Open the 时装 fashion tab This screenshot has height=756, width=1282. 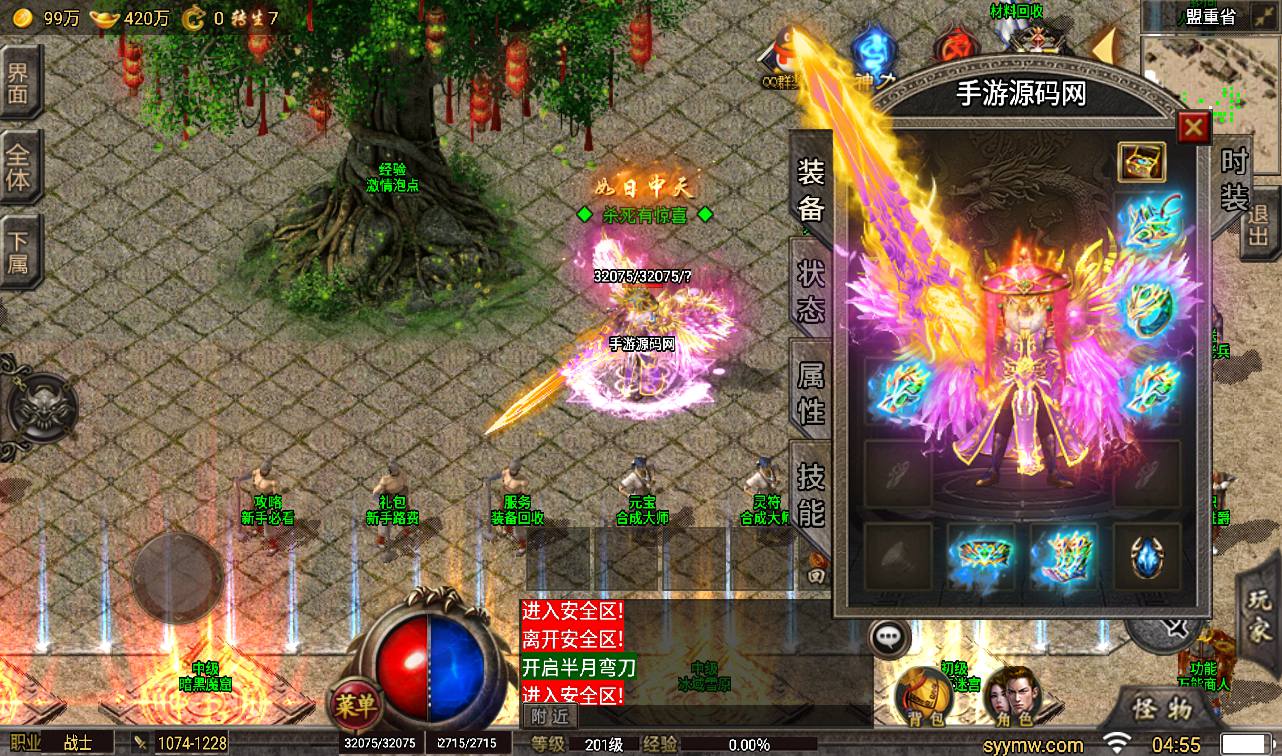[1235, 180]
